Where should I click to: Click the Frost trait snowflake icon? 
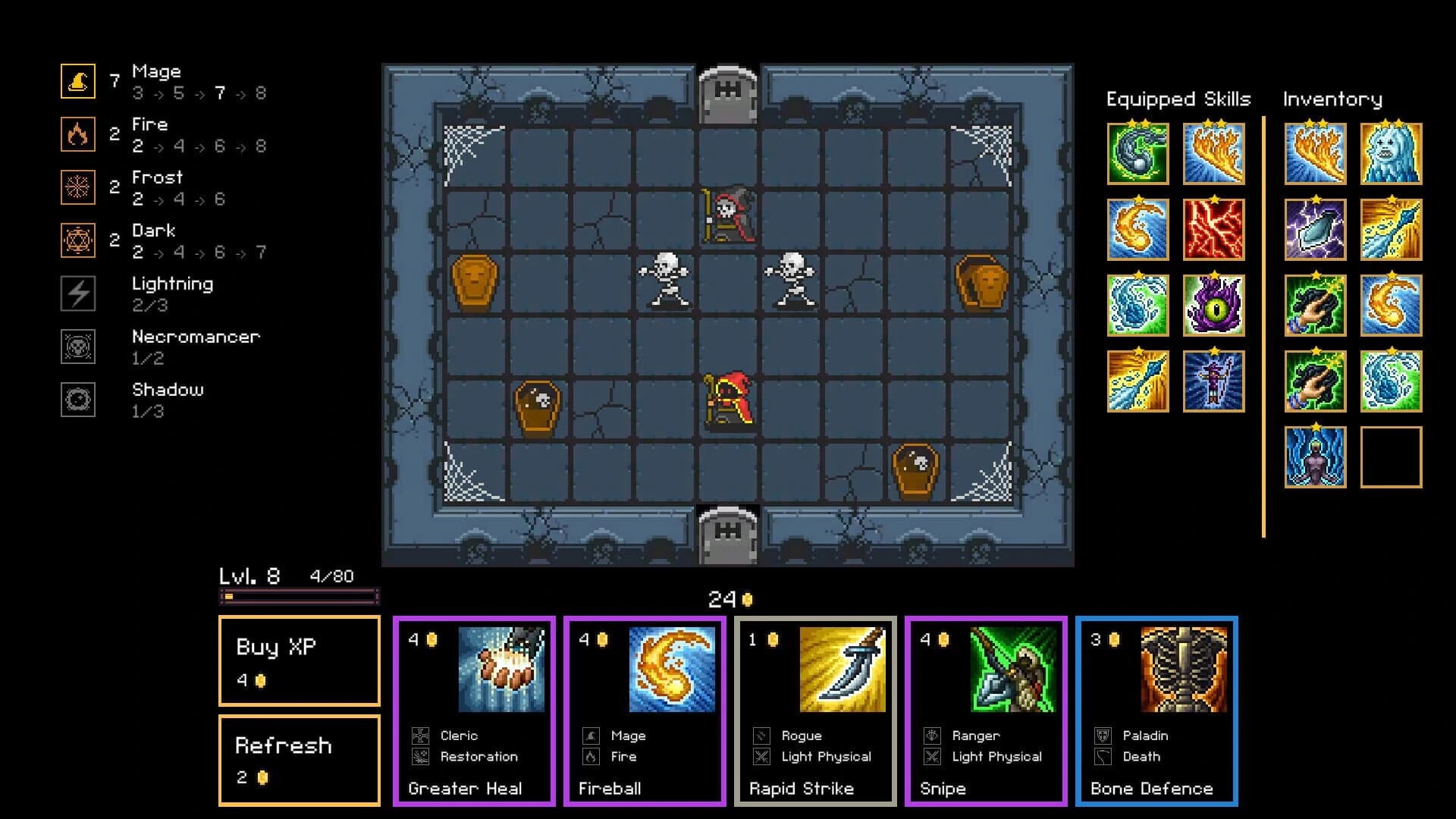[78, 186]
